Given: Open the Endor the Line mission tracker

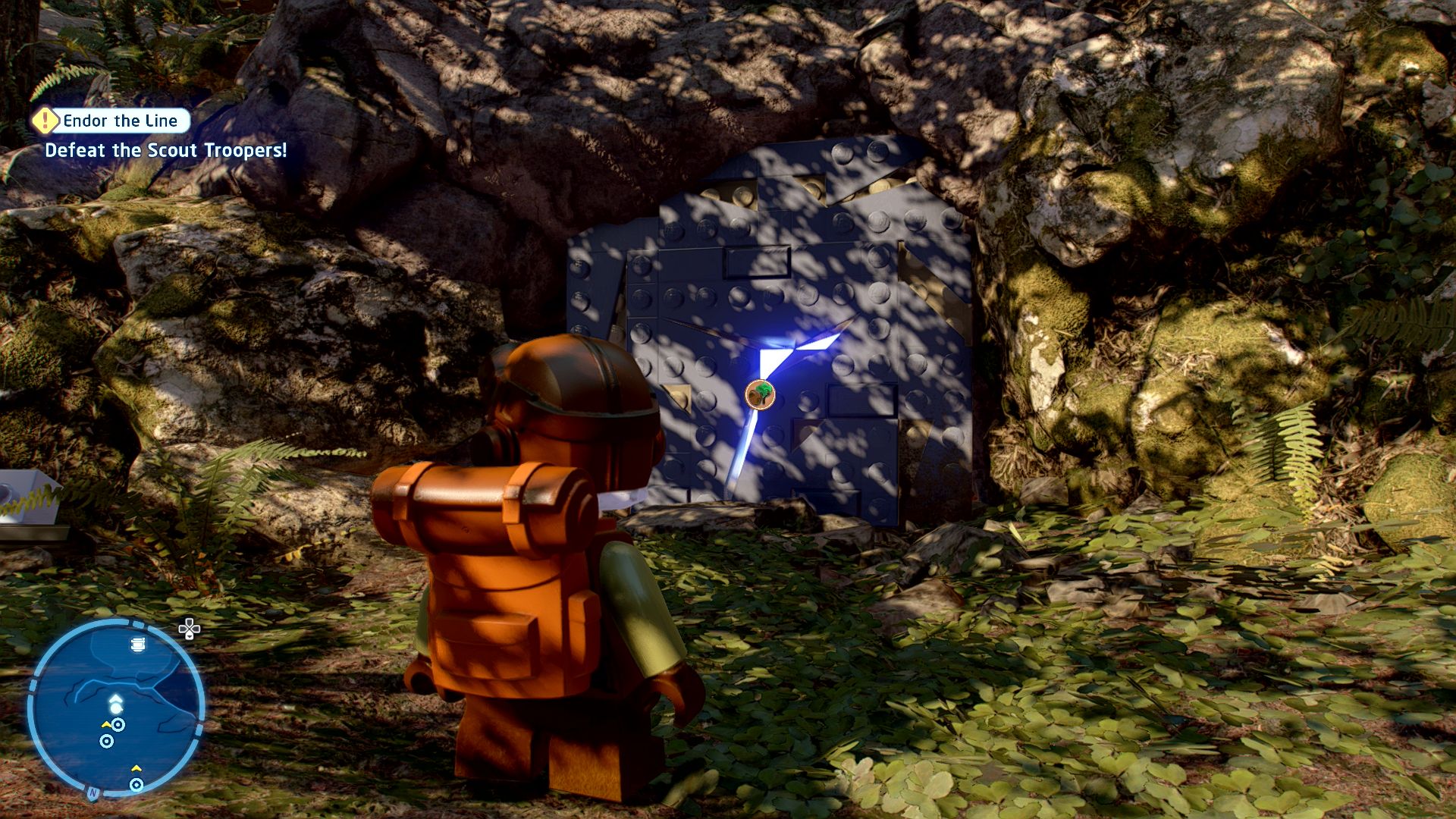Looking at the screenshot, I should pyautogui.click(x=120, y=121).
